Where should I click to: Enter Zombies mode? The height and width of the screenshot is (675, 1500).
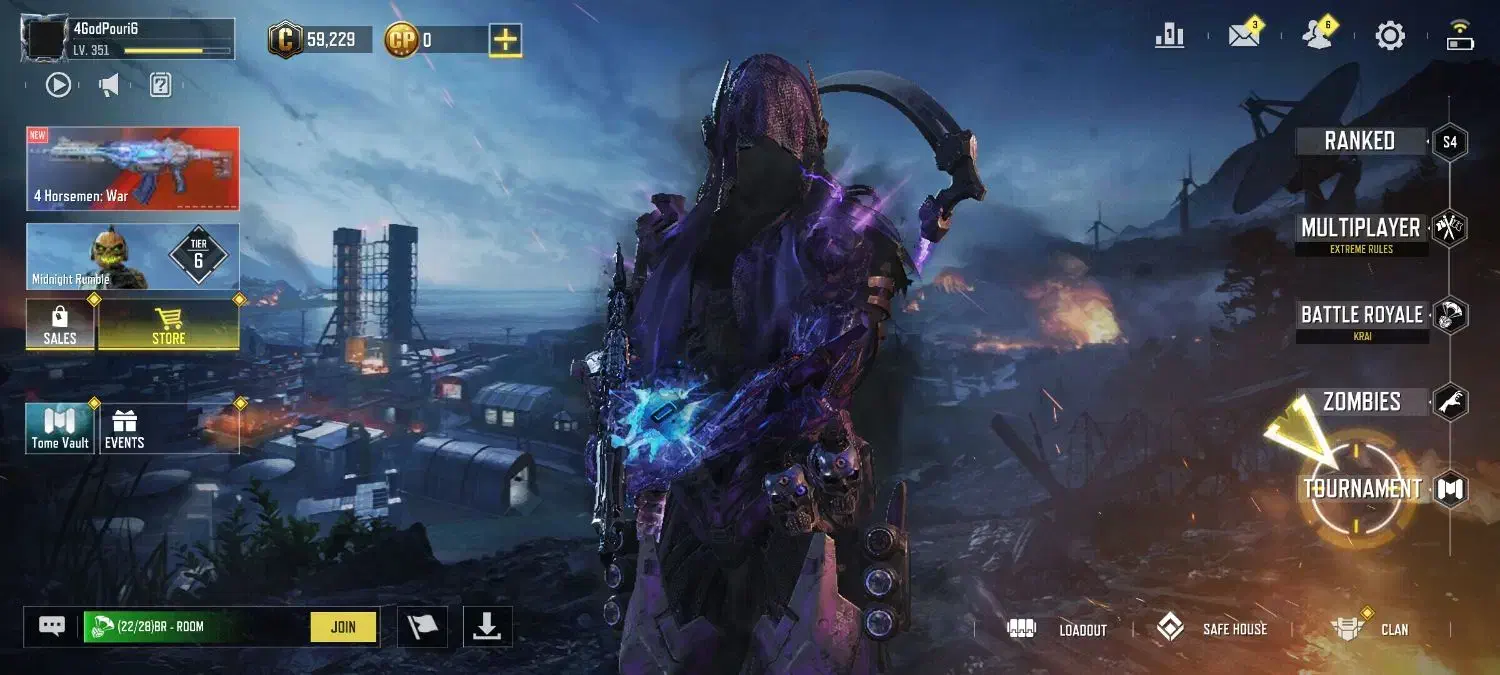[x=1361, y=402]
